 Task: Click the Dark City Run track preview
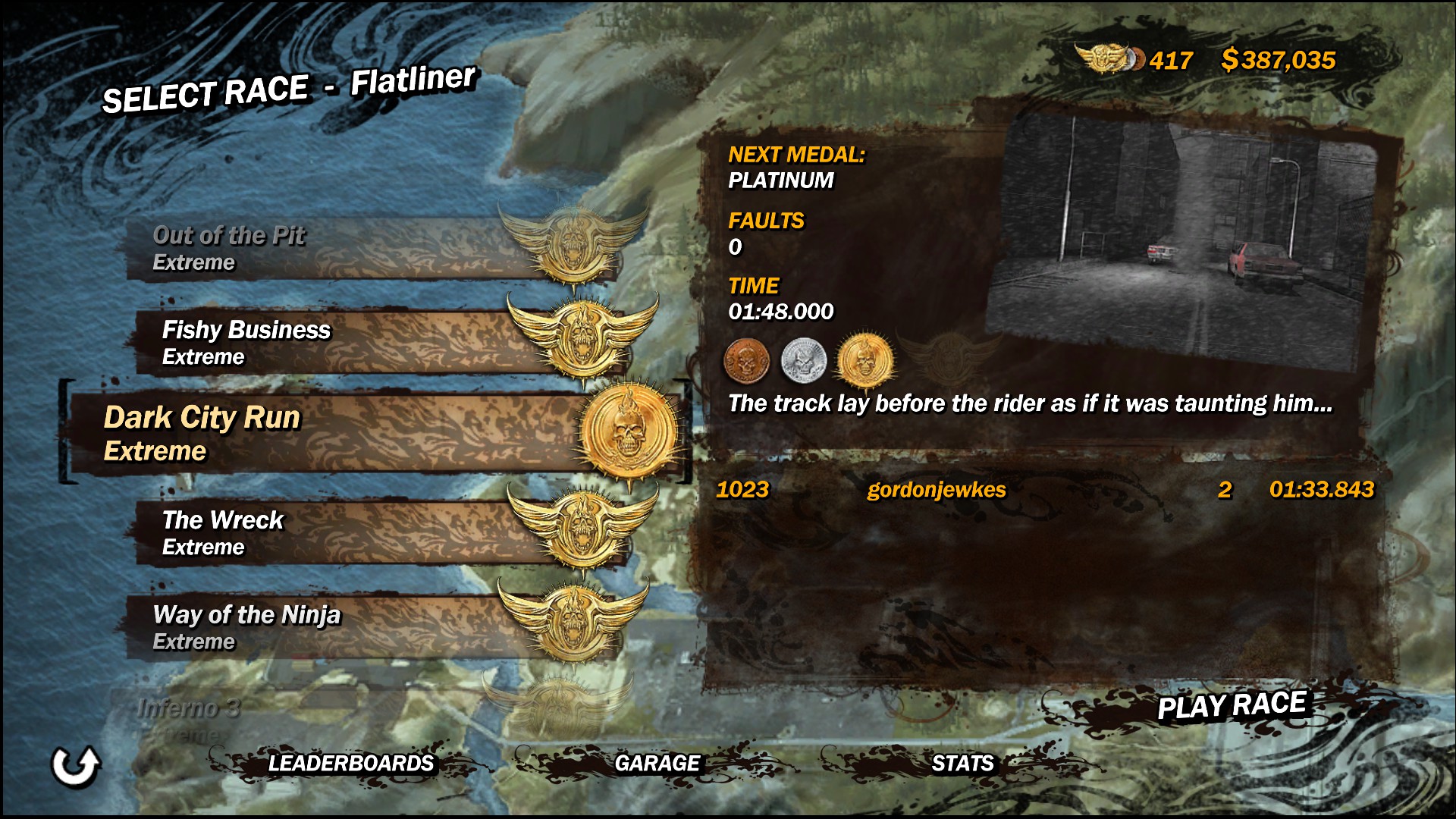[1191, 243]
